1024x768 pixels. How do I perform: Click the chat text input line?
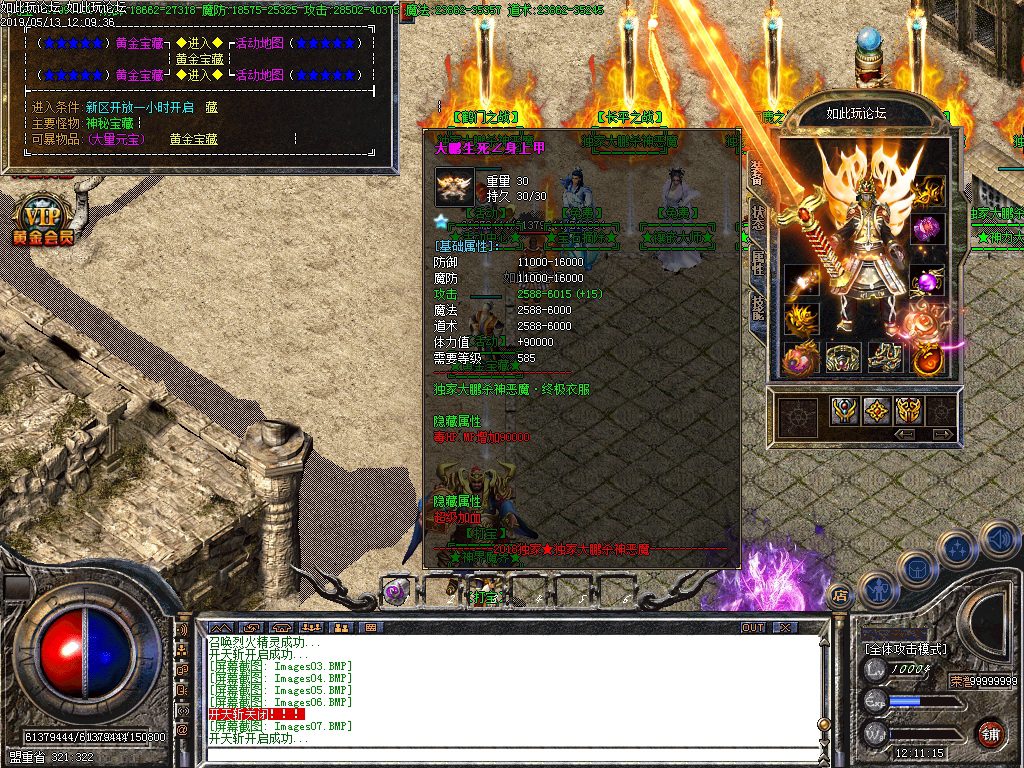[500, 752]
